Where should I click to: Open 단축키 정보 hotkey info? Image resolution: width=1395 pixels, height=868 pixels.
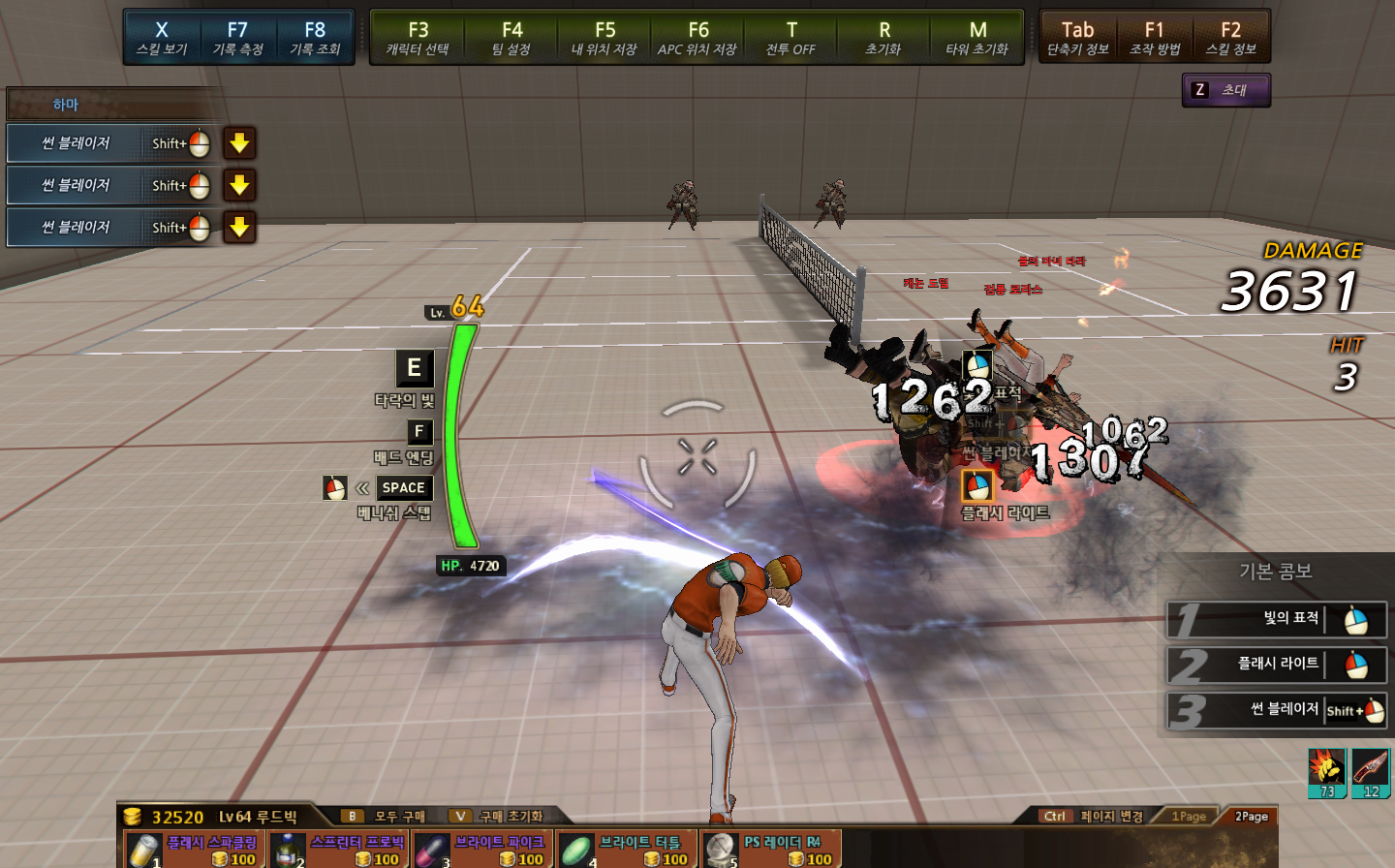tap(1077, 37)
